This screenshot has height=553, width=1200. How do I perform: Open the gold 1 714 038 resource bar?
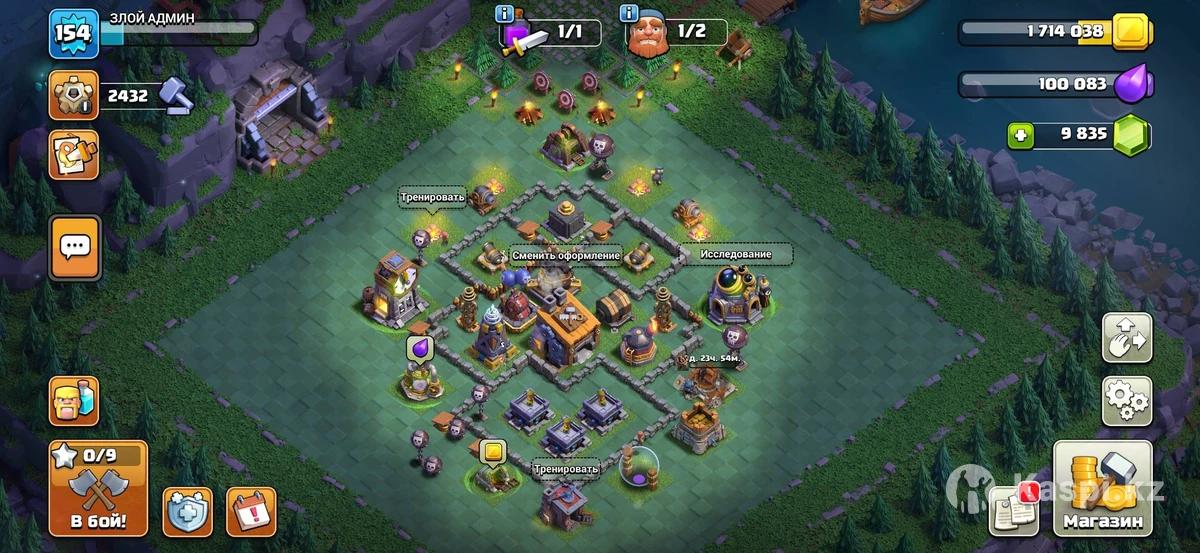click(1050, 32)
